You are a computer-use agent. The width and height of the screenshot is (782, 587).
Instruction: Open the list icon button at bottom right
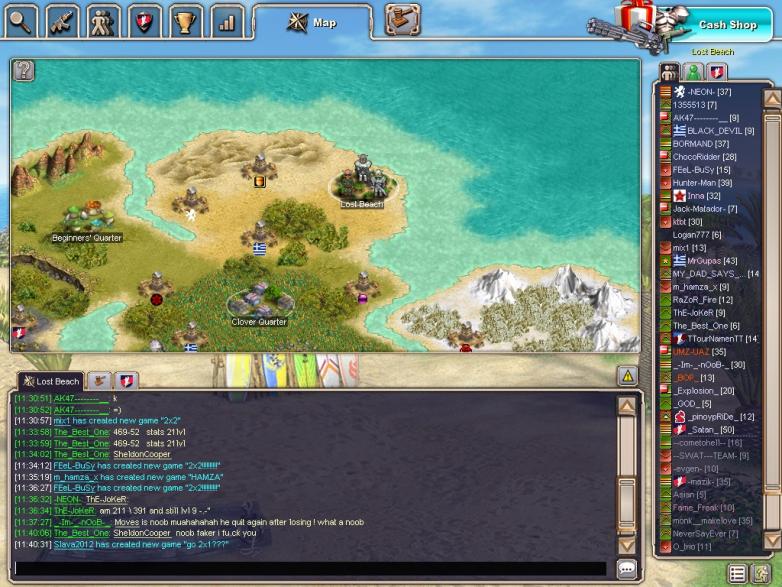[737, 573]
